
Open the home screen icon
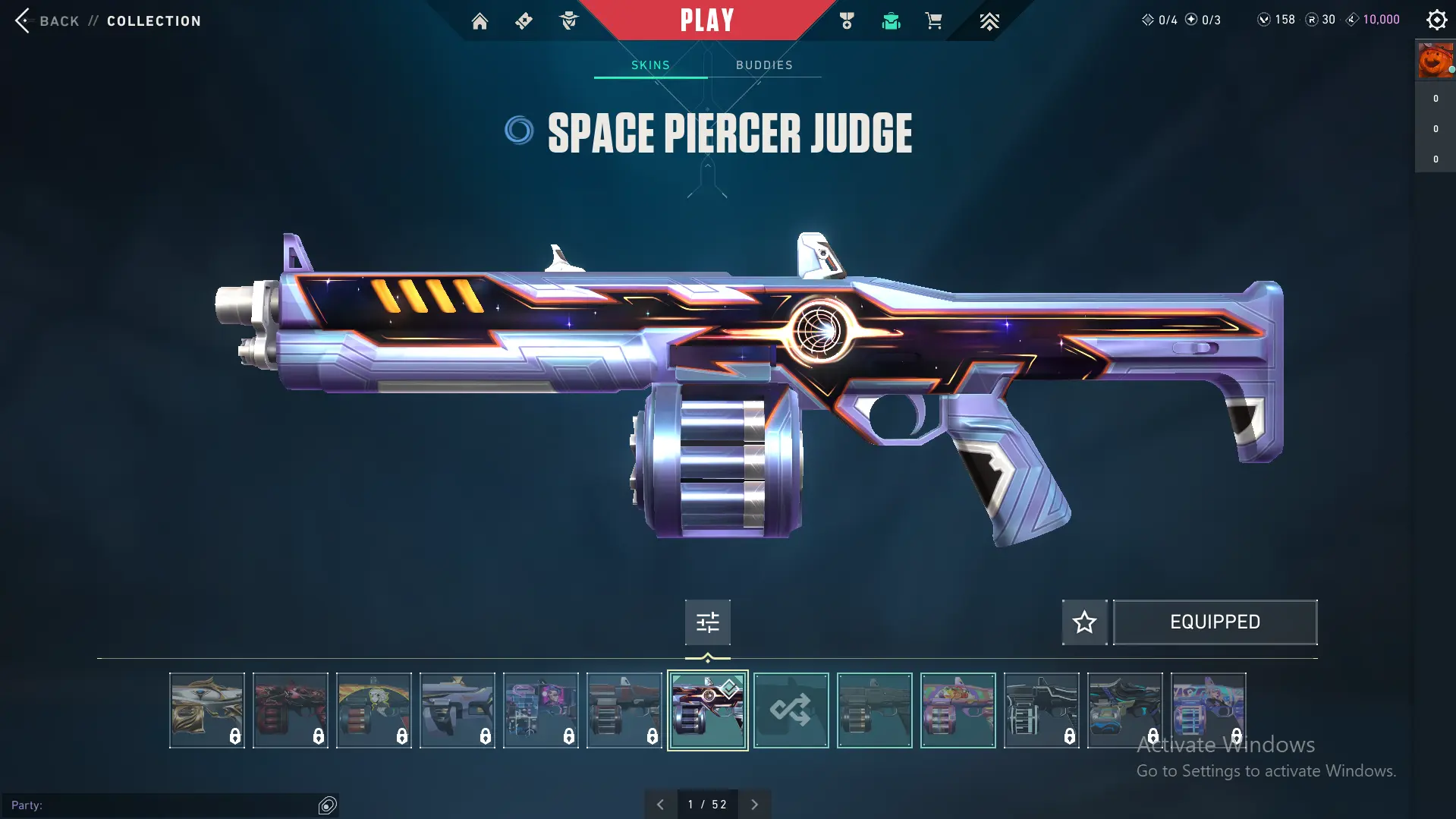(x=480, y=21)
